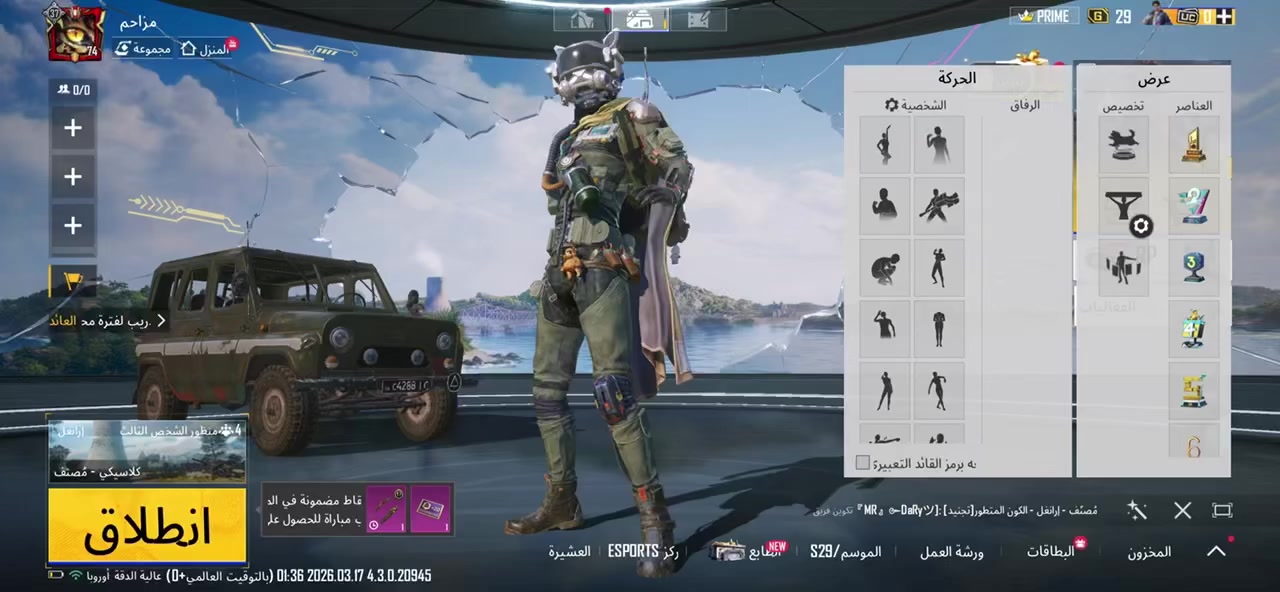
Task: Expand the bottom menu with the up arrow
Action: pos(1216,551)
